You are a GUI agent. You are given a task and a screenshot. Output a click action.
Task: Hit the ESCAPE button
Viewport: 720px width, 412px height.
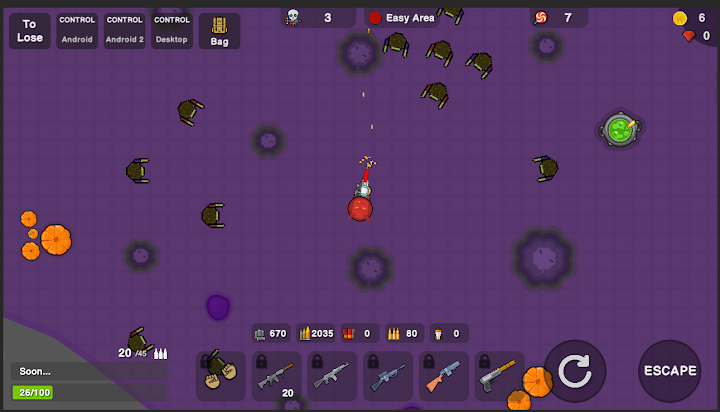click(x=669, y=371)
